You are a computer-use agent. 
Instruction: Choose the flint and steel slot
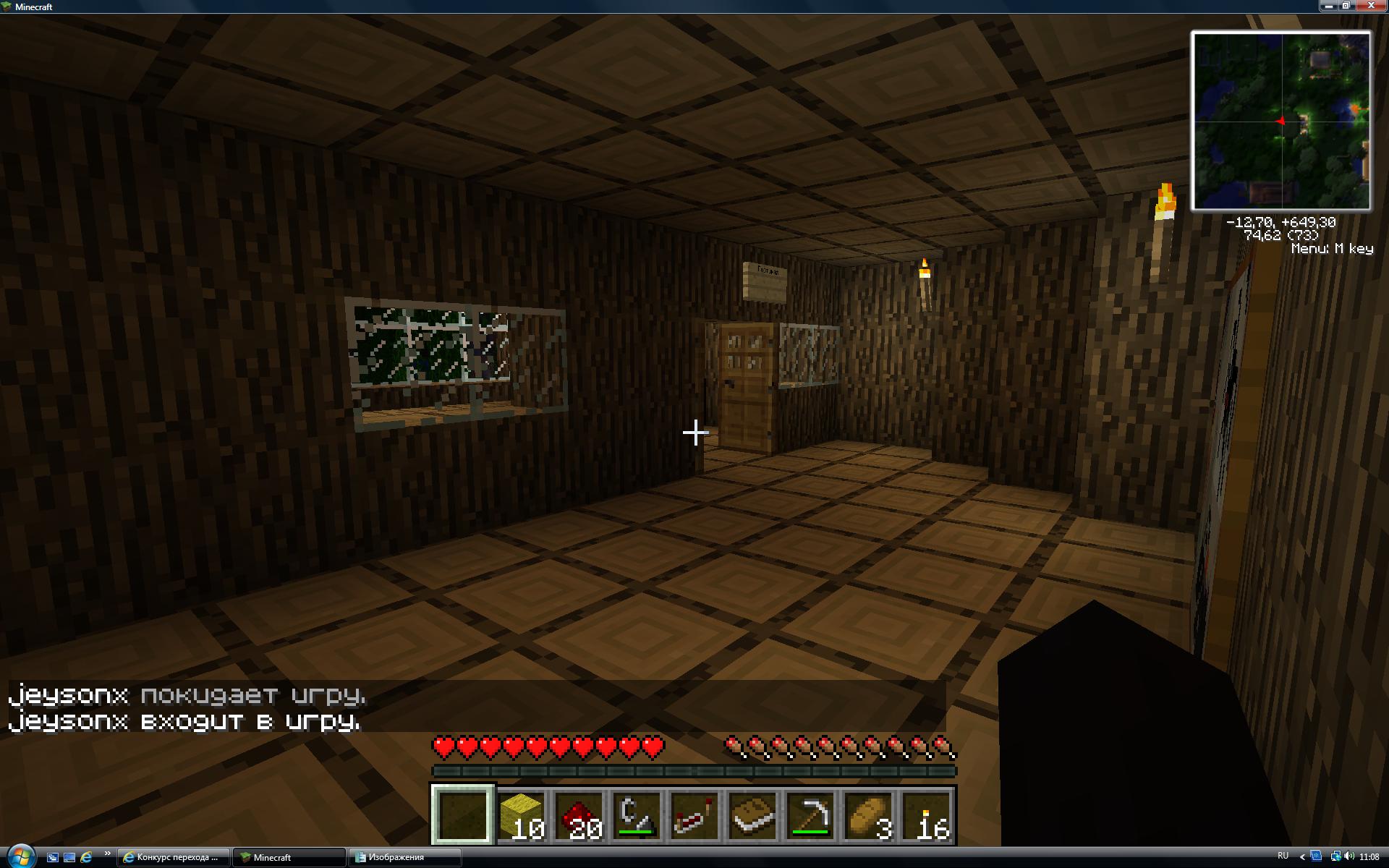click(637, 815)
